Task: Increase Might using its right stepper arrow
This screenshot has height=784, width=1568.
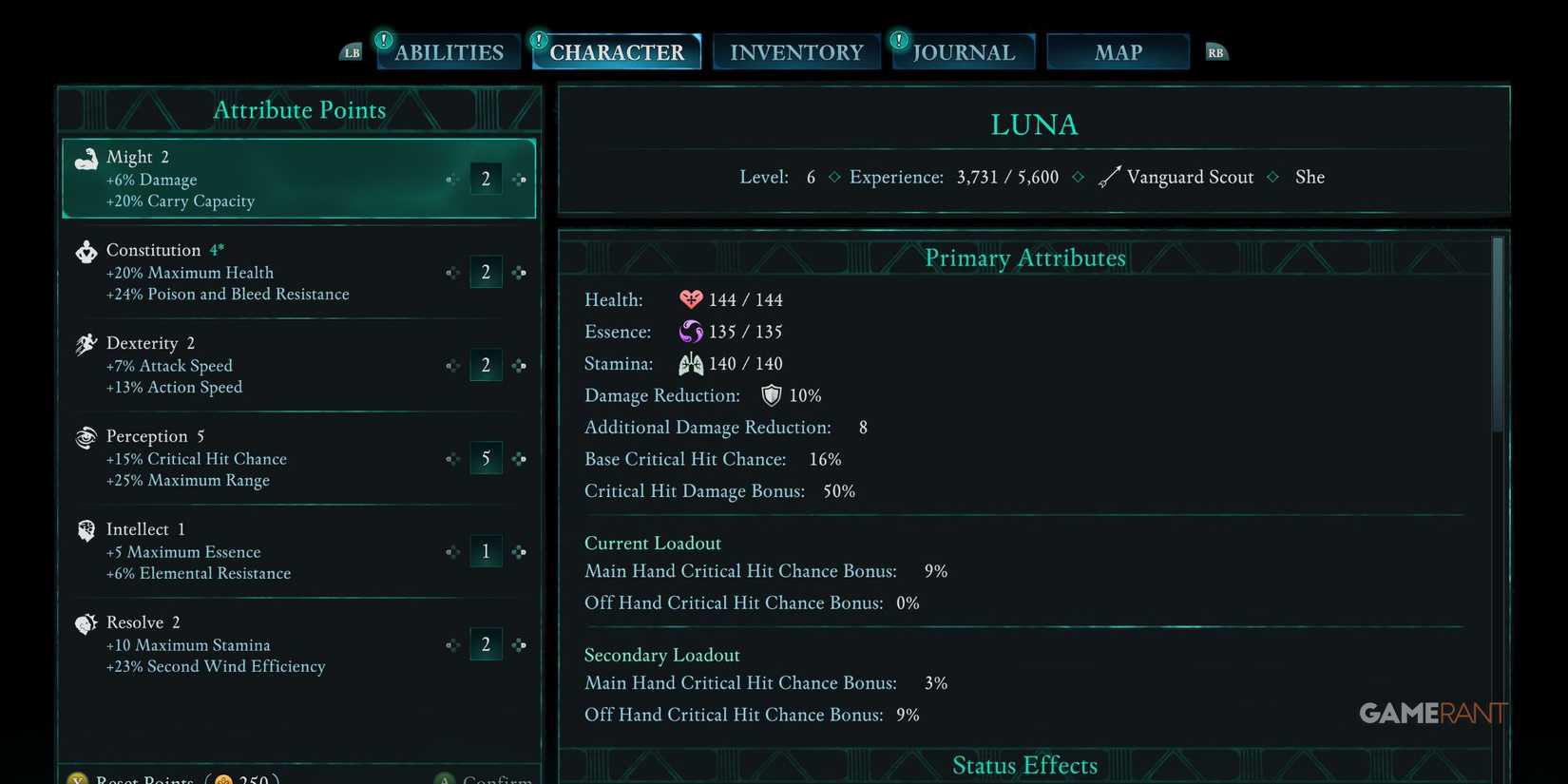Action: pos(519,178)
